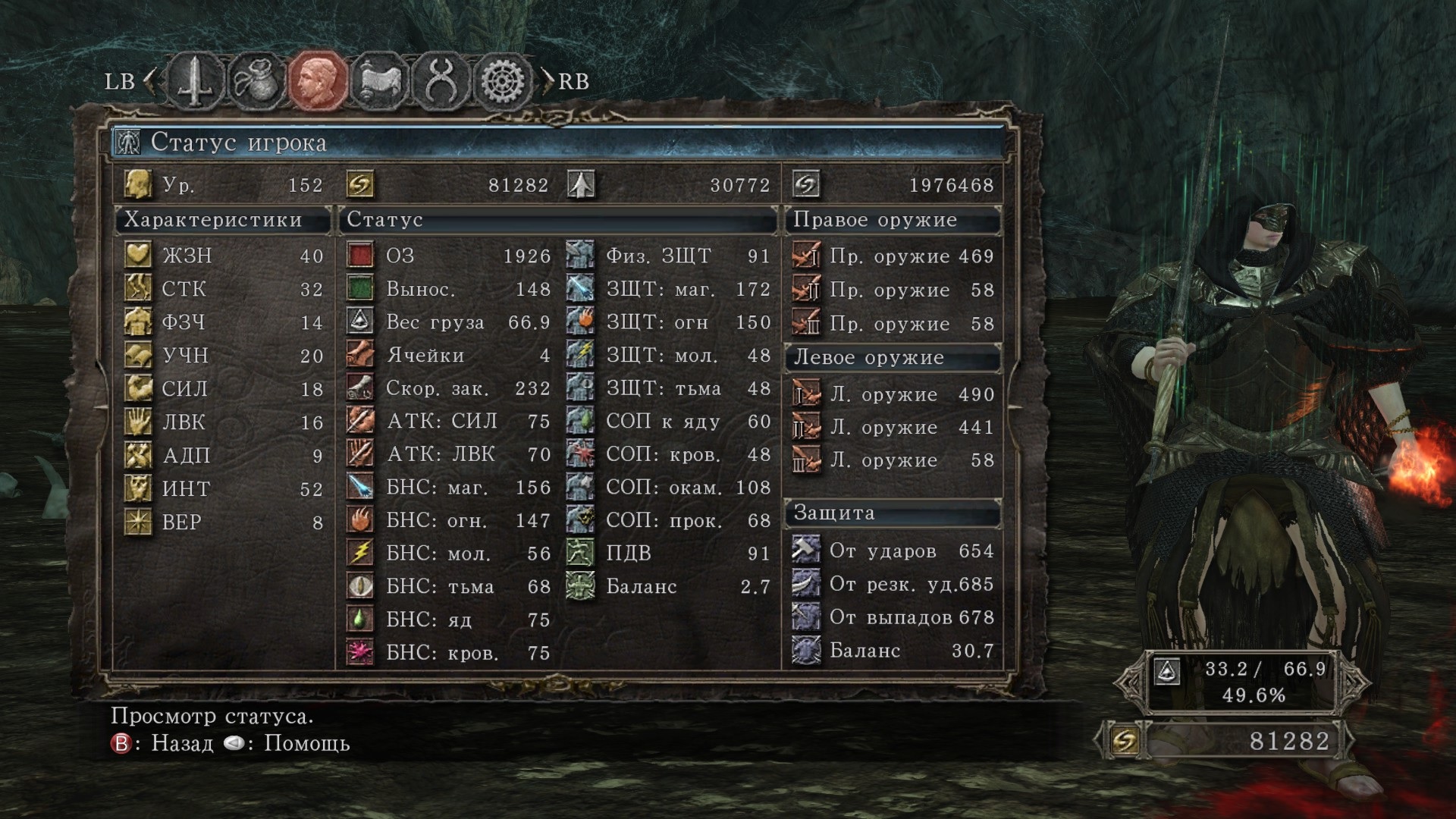Choose the СОП к яду resistance row
The width and height of the screenshot is (1456, 819).
click(669, 422)
